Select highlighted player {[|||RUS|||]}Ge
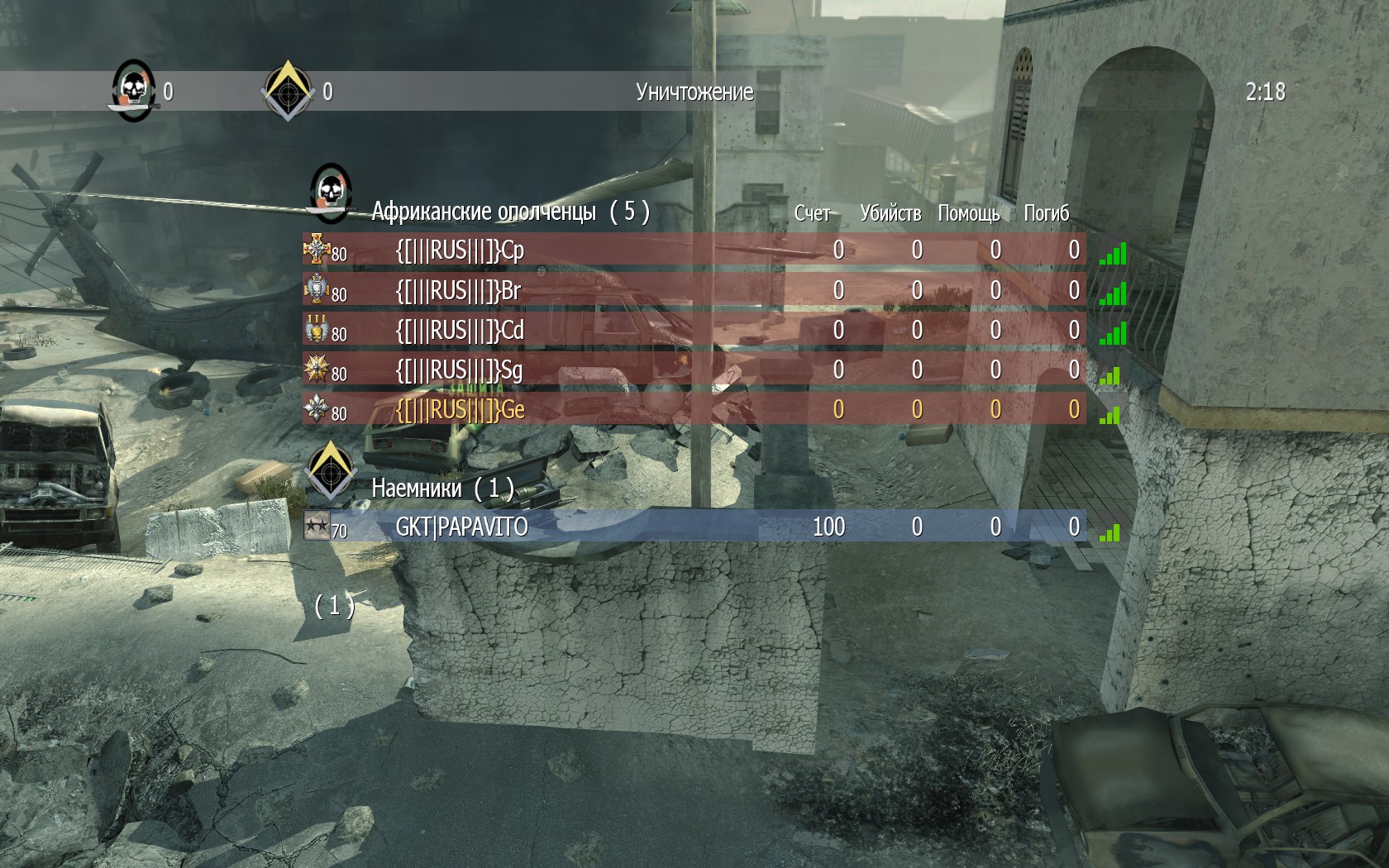The height and width of the screenshot is (868, 1389). coord(460,409)
